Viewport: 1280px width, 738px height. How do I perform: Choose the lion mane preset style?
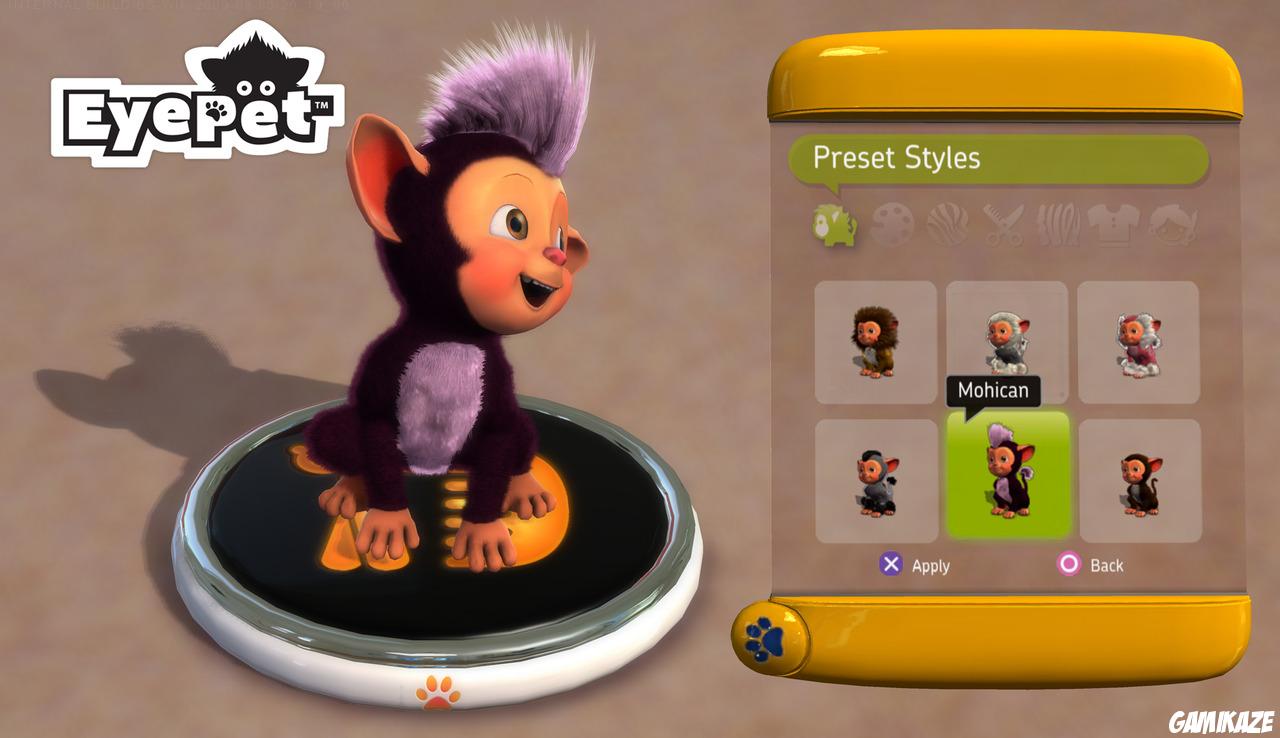tap(874, 342)
